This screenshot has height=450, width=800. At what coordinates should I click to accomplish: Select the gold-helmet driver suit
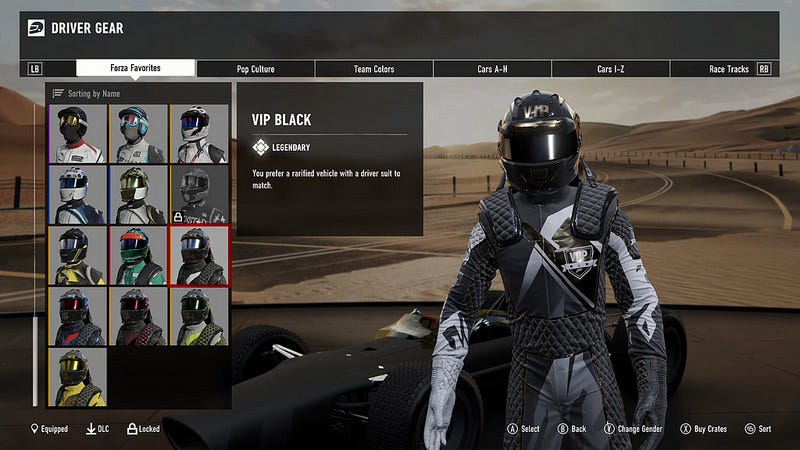coord(138,194)
